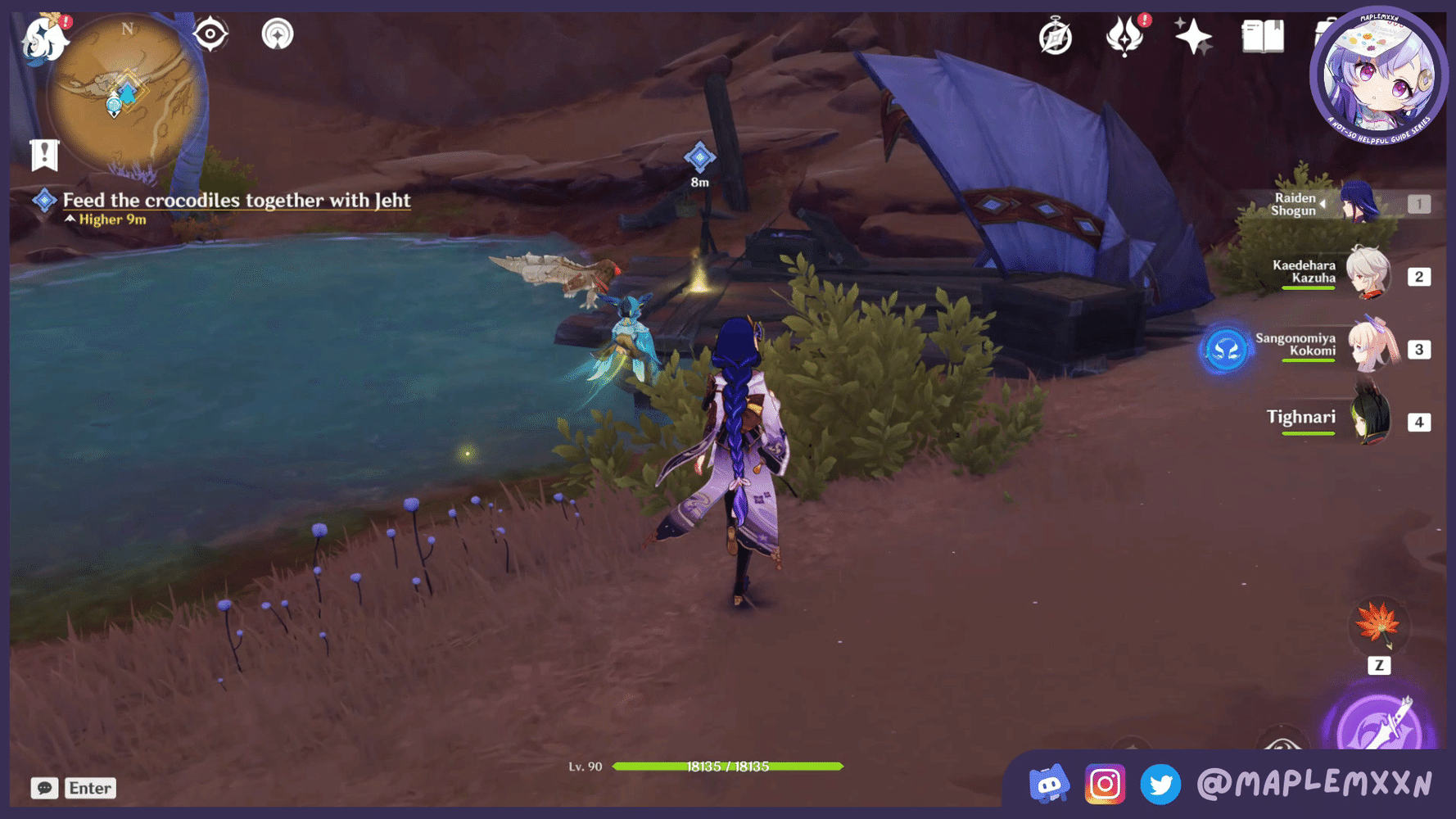
Task: Open the Events overview star icon
Action: pos(1194,34)
